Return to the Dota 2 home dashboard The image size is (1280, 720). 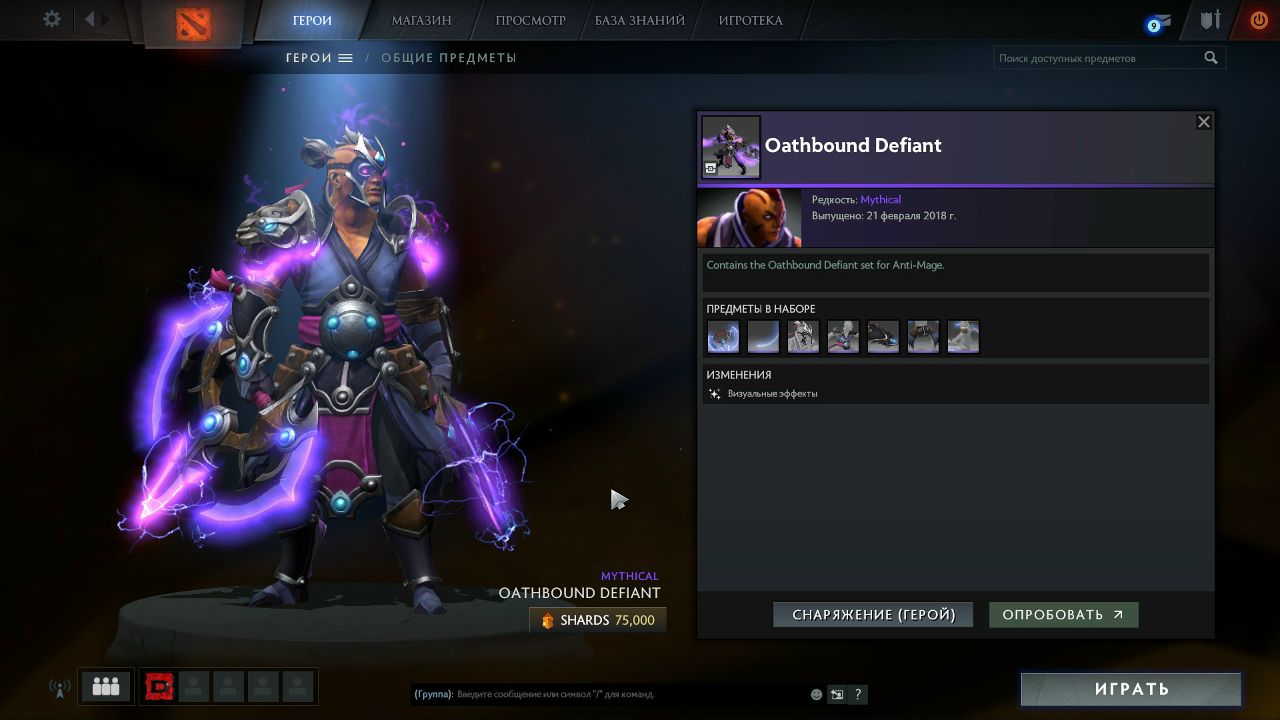click(194, 23)
